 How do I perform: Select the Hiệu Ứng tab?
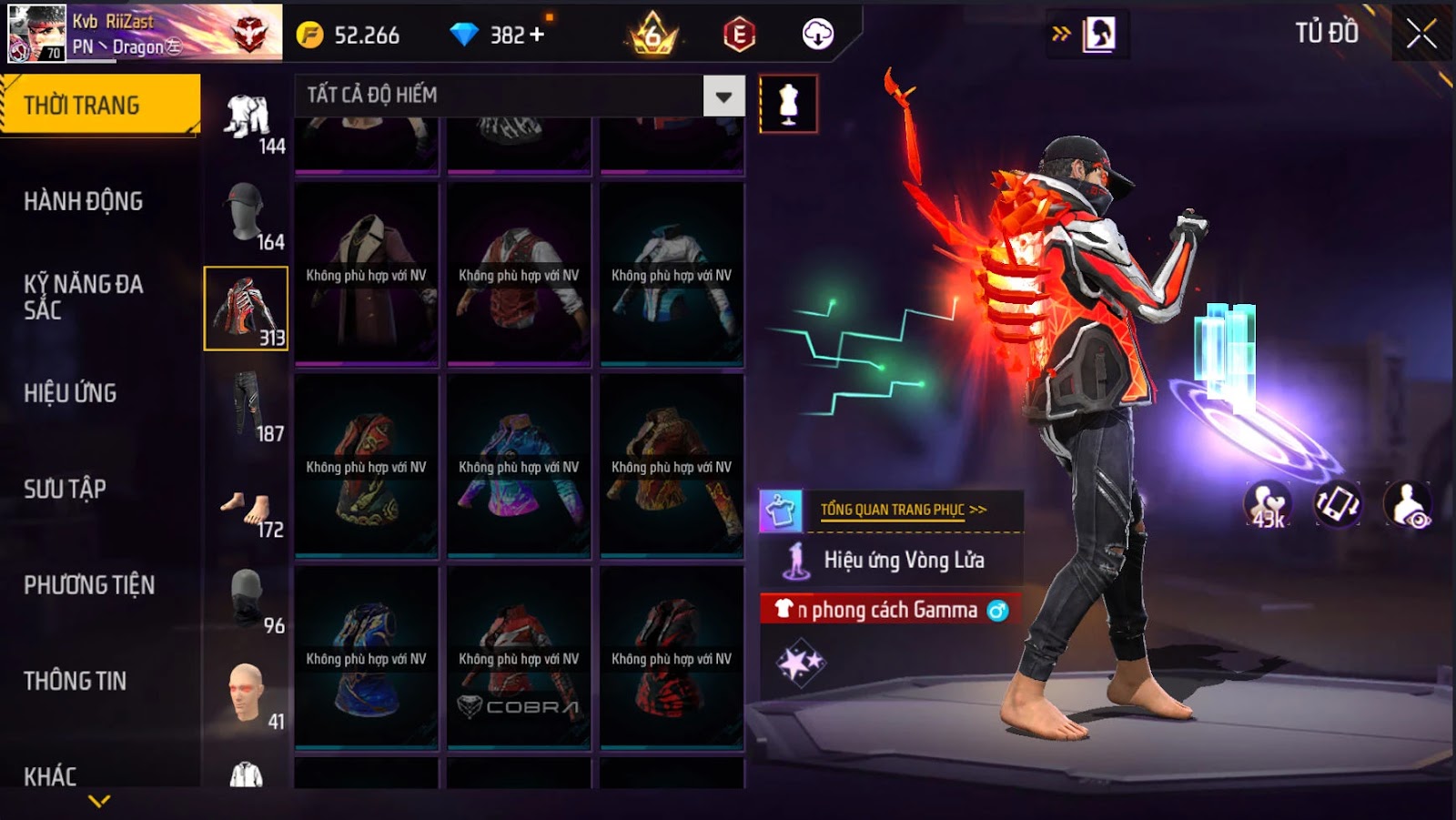[71, 393]
